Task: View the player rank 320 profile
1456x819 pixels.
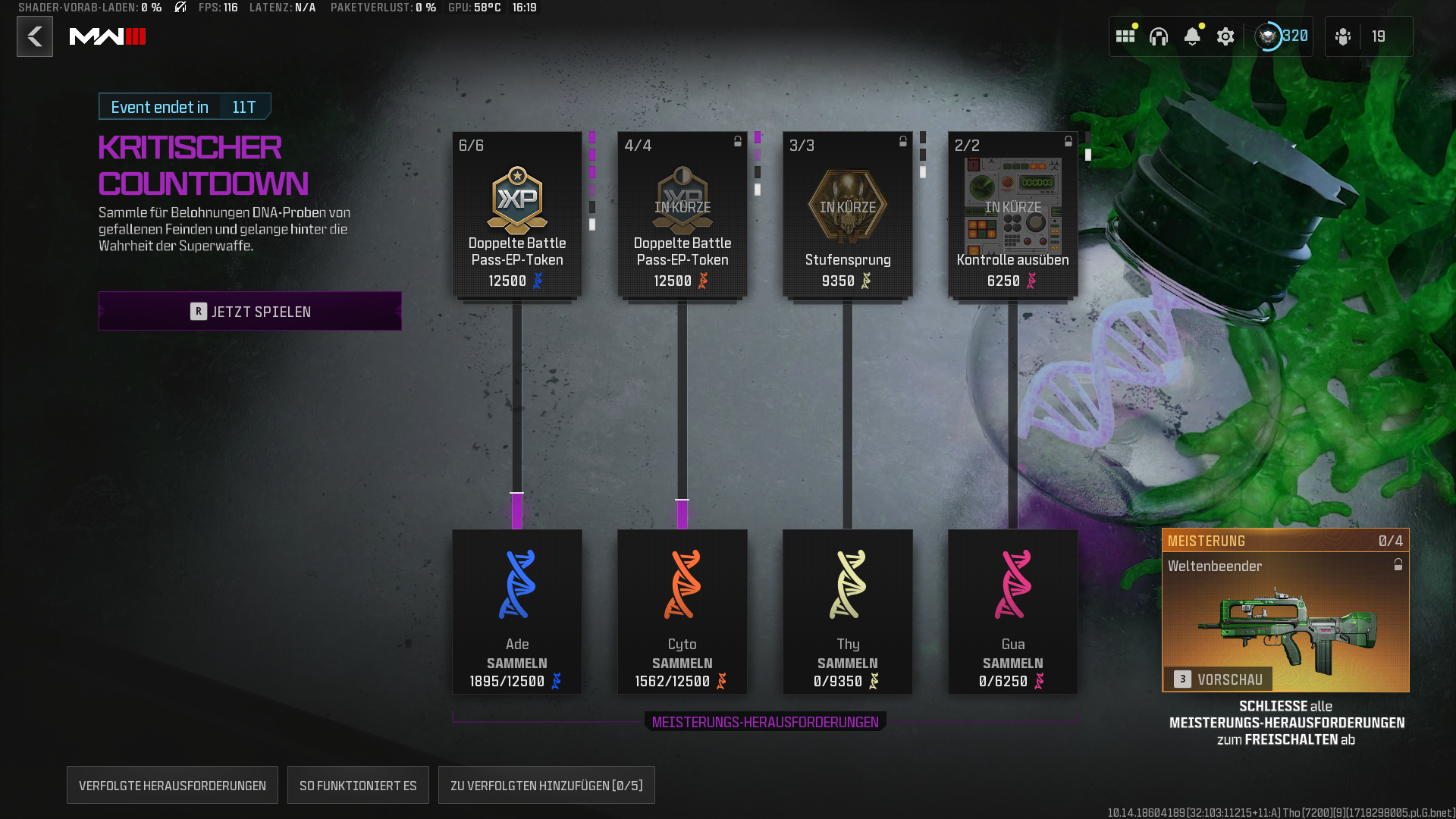Action: tap(1282, 36)
